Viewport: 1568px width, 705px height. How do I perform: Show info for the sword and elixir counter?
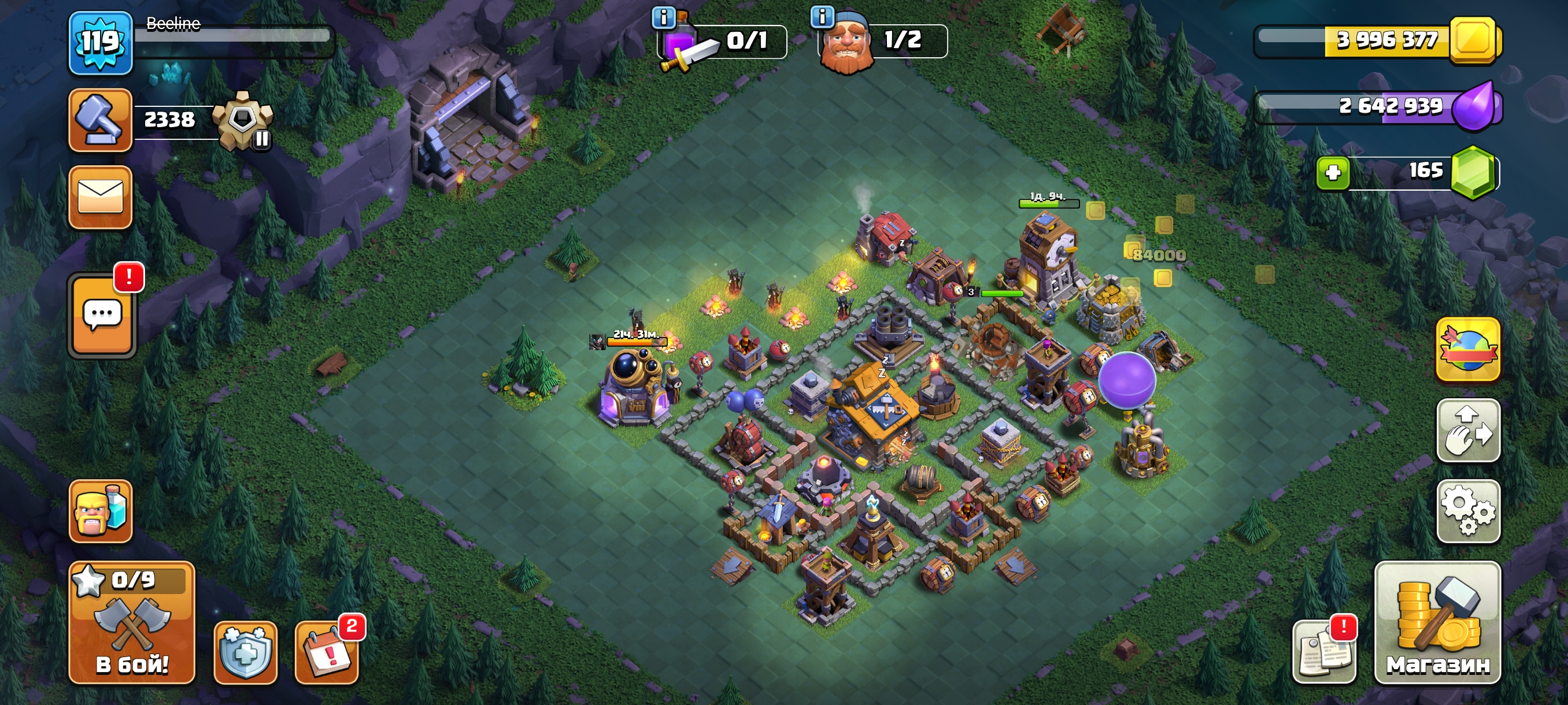click(x=664, y=18)
